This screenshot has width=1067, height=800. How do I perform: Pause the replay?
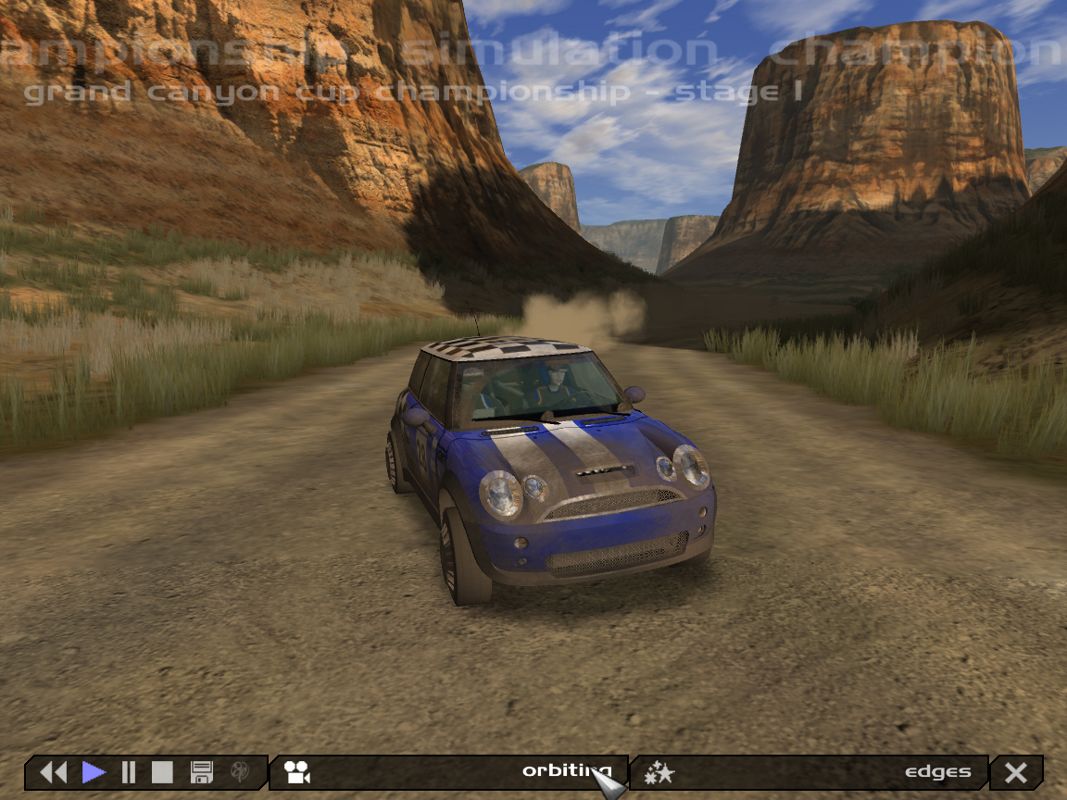point(128,772)
